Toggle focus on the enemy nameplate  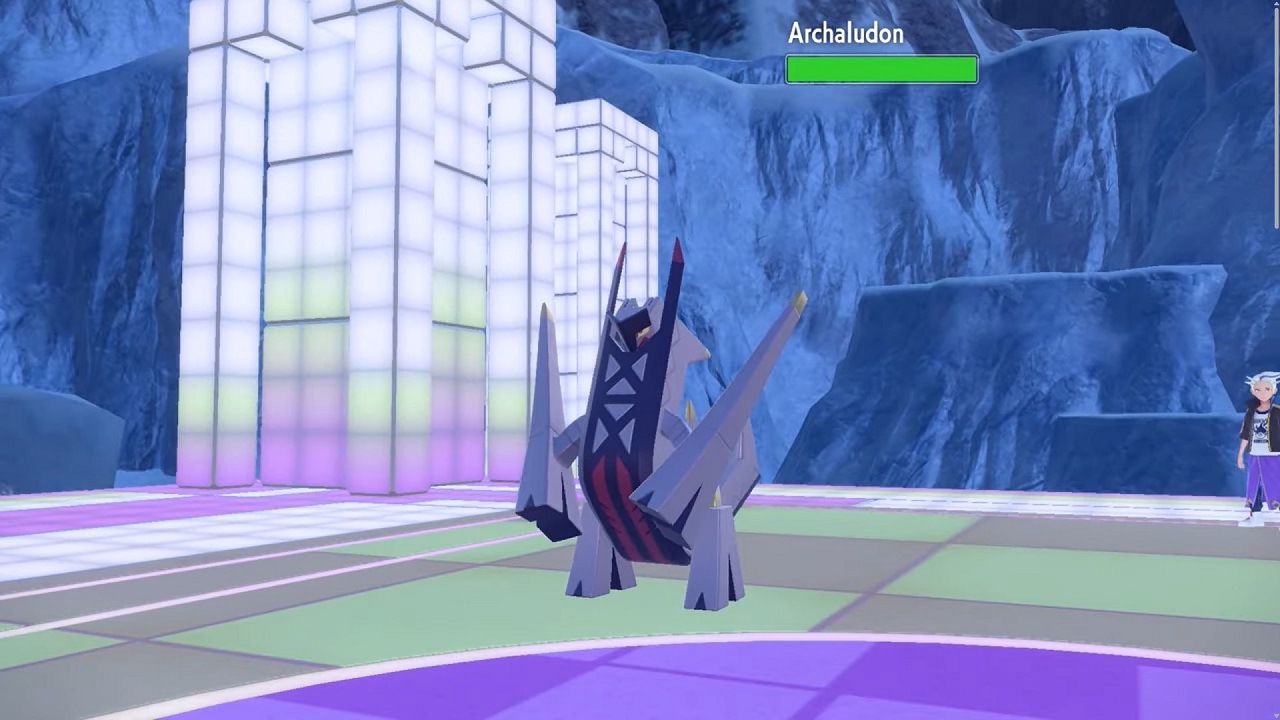880,50
